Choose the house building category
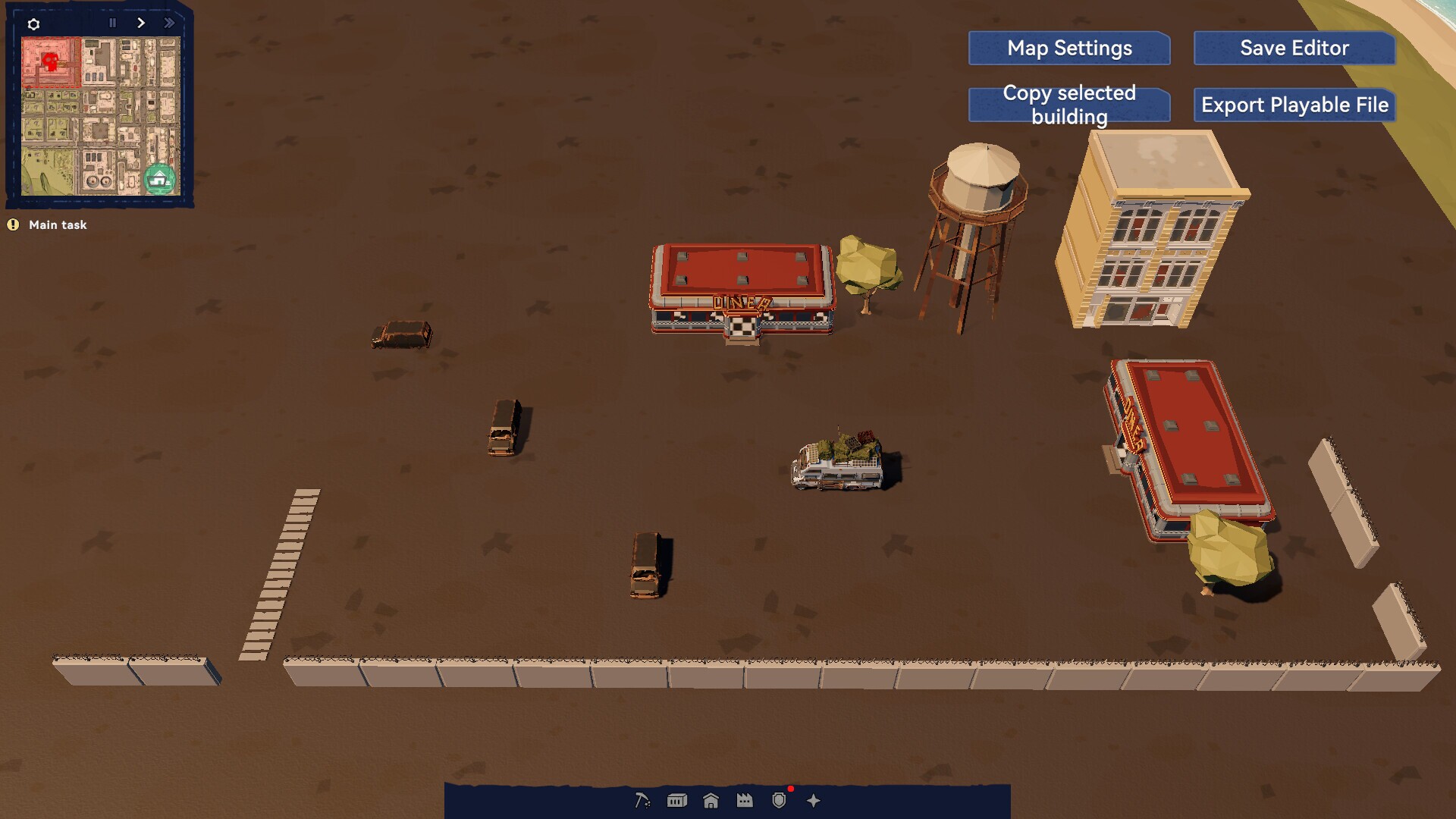Viewport: 1456px width, 819px height. pyautogui.click(x=711, y=800)
